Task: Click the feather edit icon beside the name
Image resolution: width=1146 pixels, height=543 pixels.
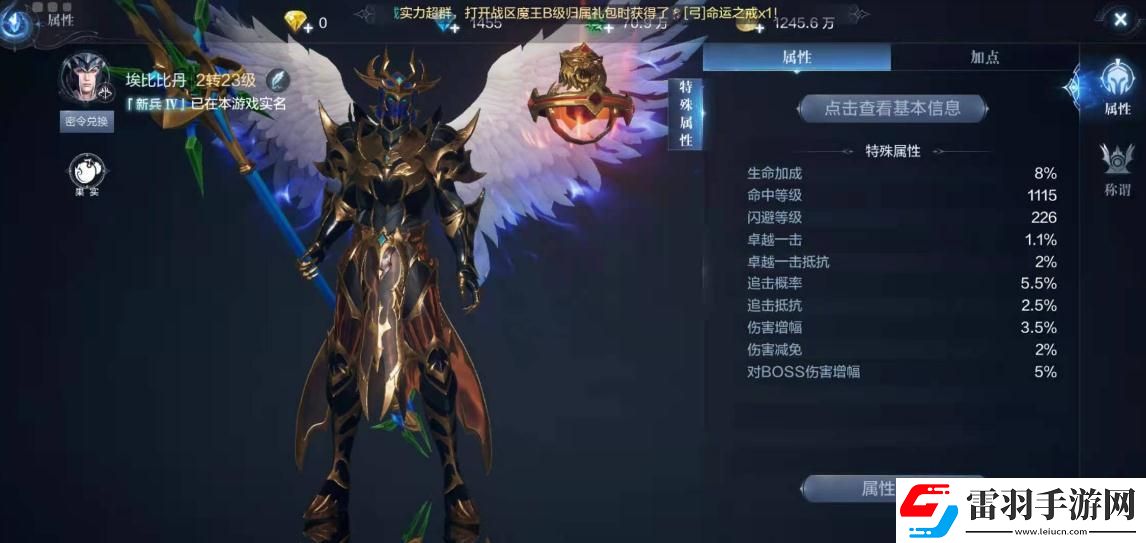Action: (x=278, y=80)
